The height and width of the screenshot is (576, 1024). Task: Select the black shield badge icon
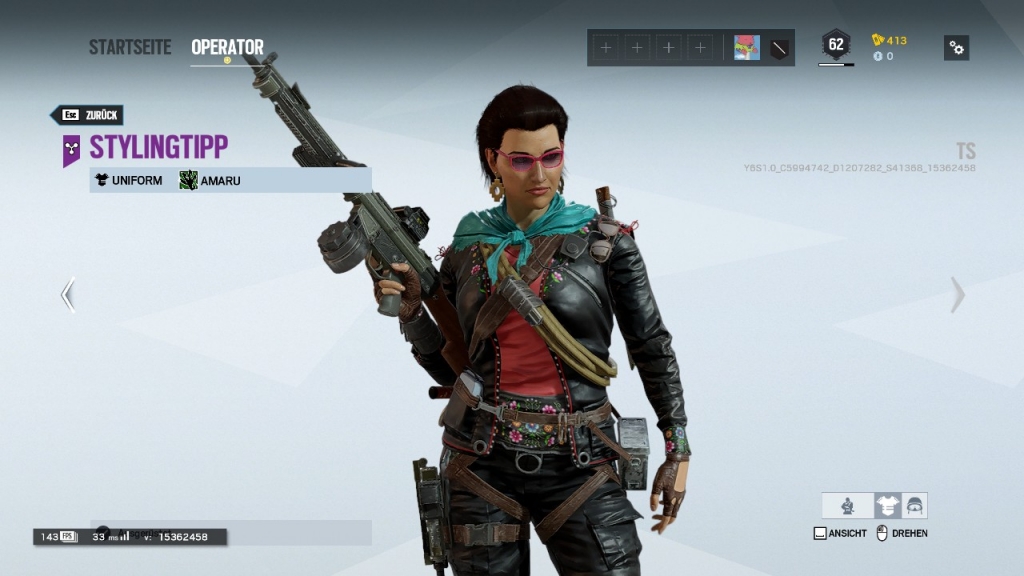pyautogui.click(x=779, y=47)
